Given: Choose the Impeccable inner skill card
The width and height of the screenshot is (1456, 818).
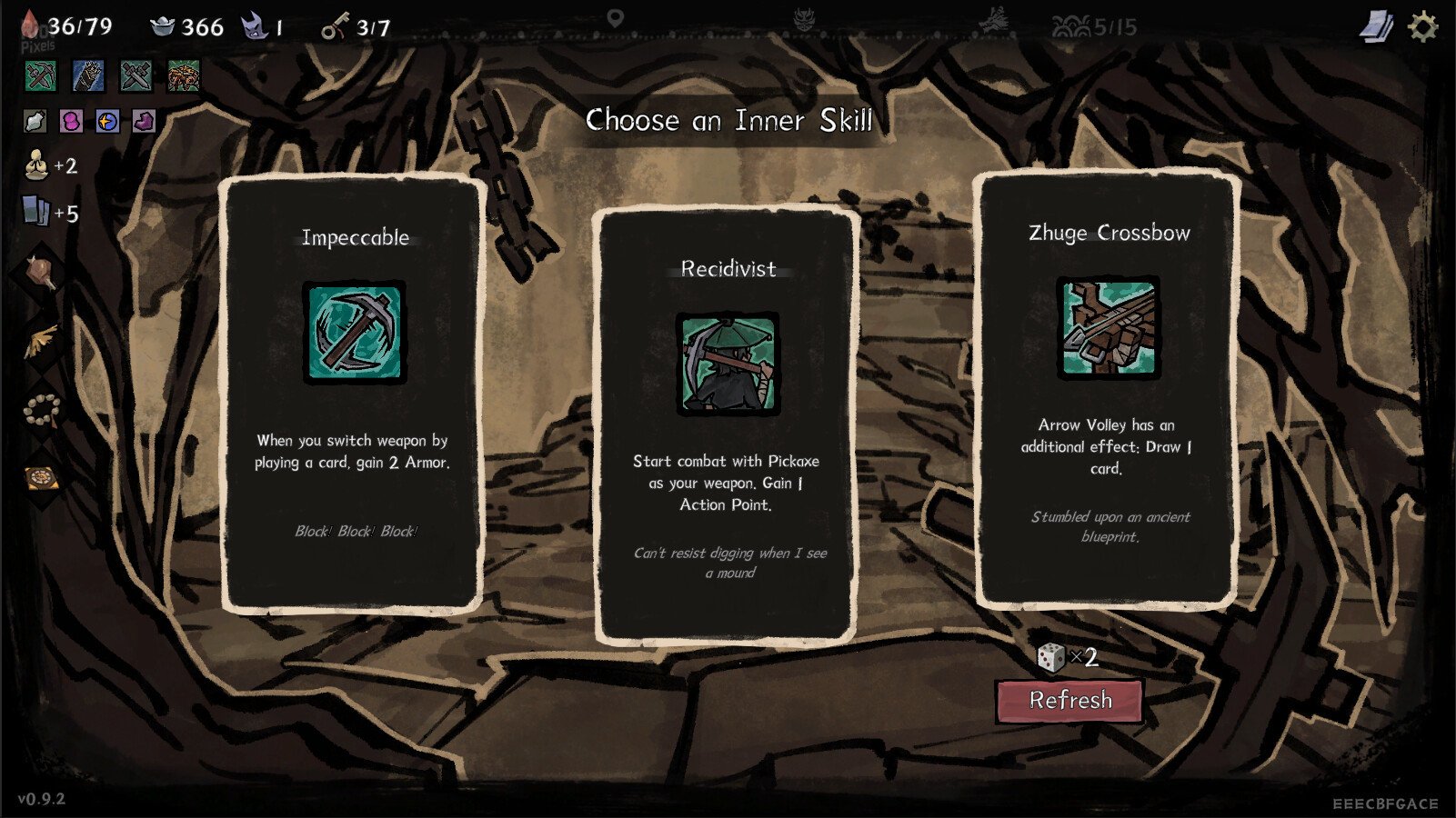Looking at the screenshot, I should coord(353,393).
